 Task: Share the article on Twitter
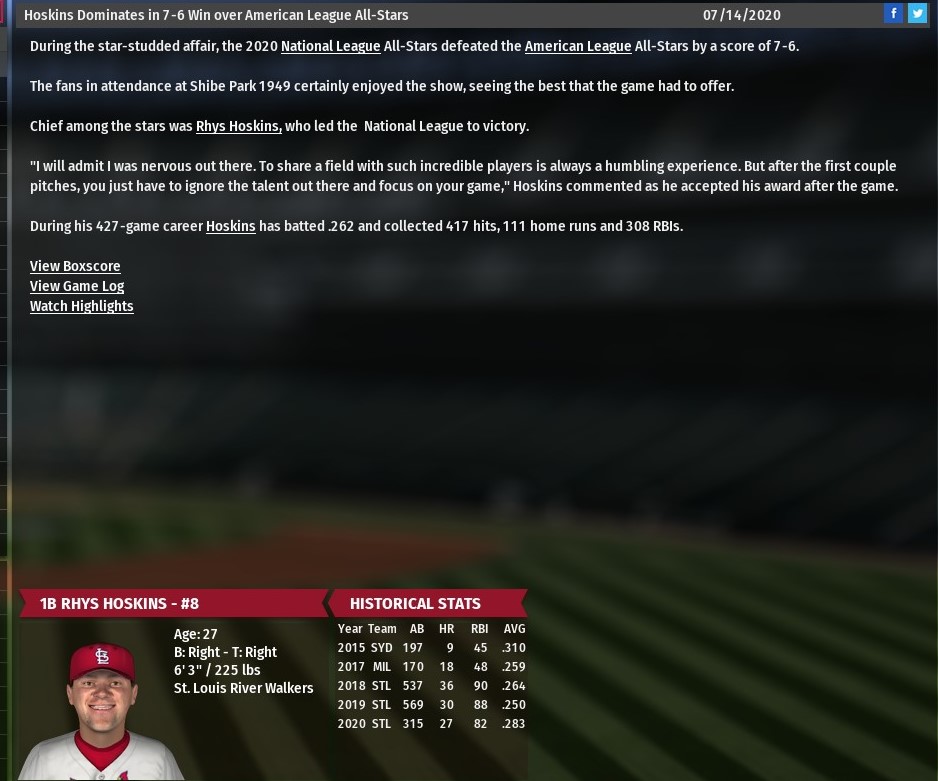[916, 14]
